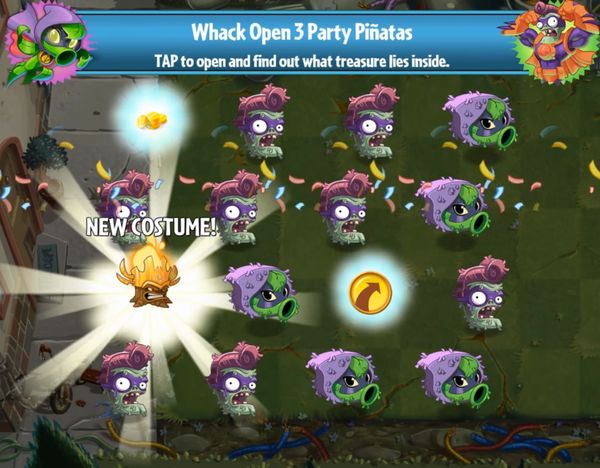Collect the glowing gold coin pile
Screen dimensions: 600x468
click(152, 120)
